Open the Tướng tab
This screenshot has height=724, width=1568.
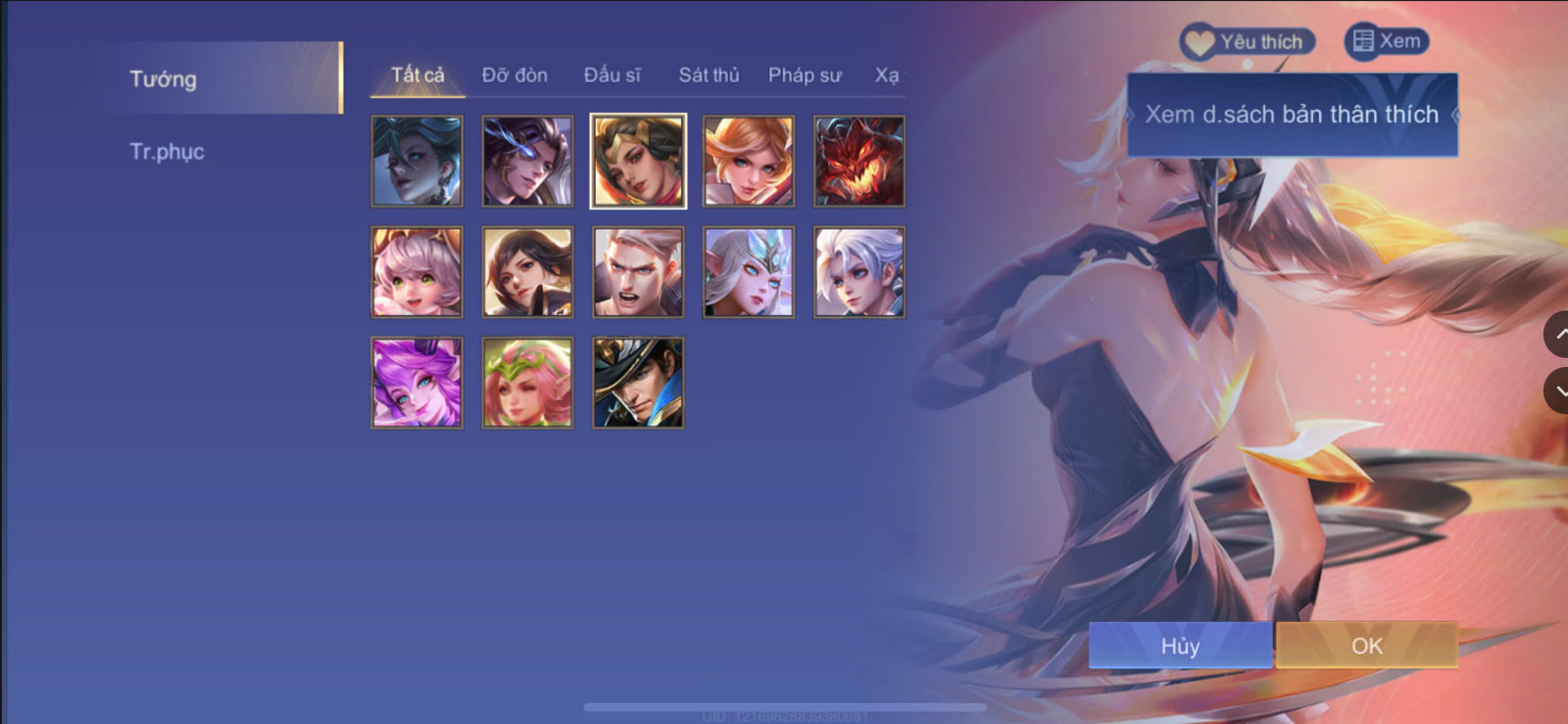click(x=162, y=79)
